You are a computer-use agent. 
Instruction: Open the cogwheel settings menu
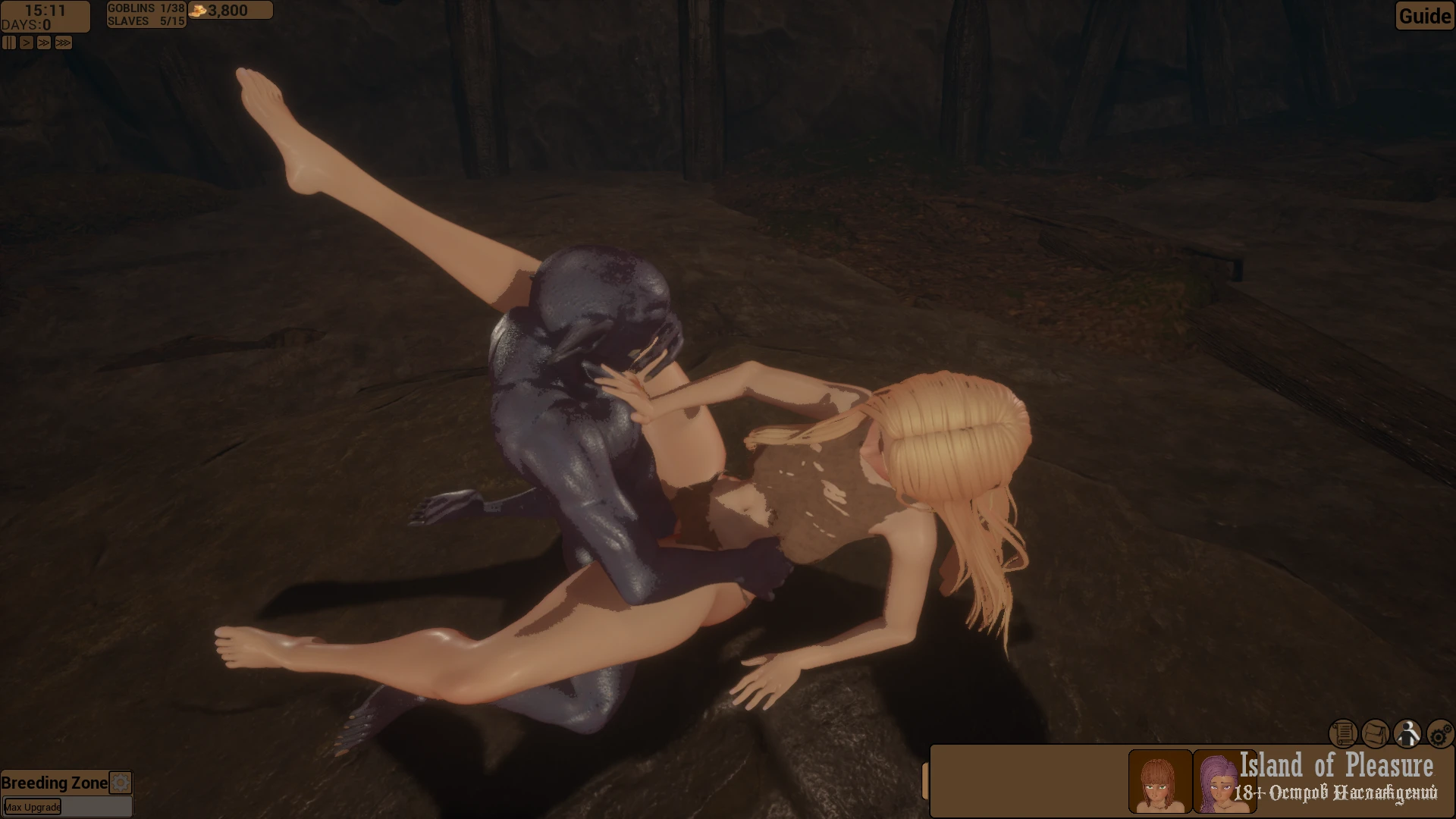1440,733
